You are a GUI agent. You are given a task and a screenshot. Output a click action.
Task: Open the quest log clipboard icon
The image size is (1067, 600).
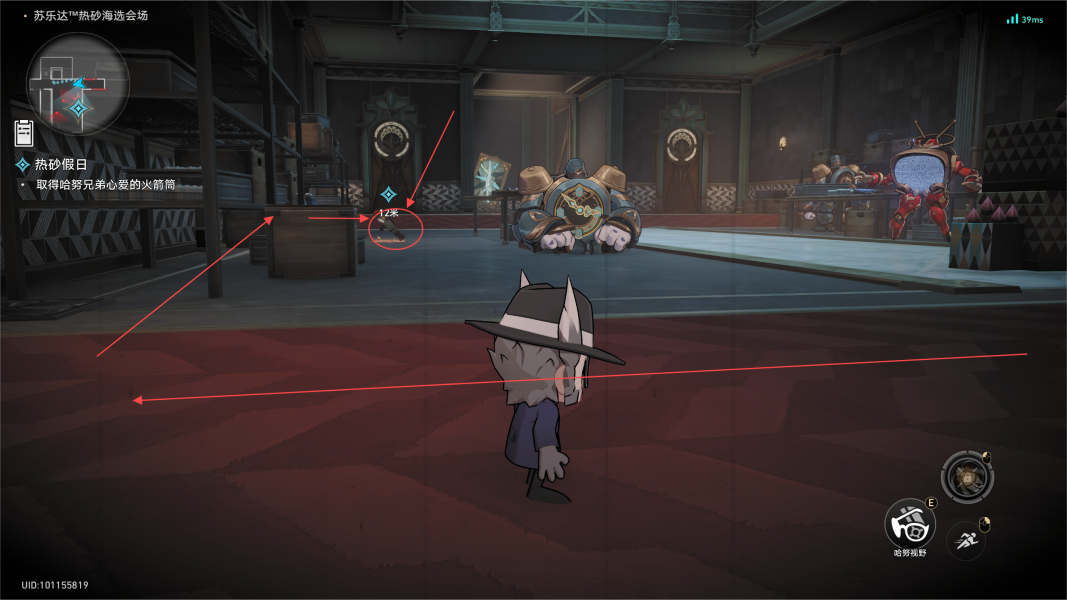click(25, 132)
